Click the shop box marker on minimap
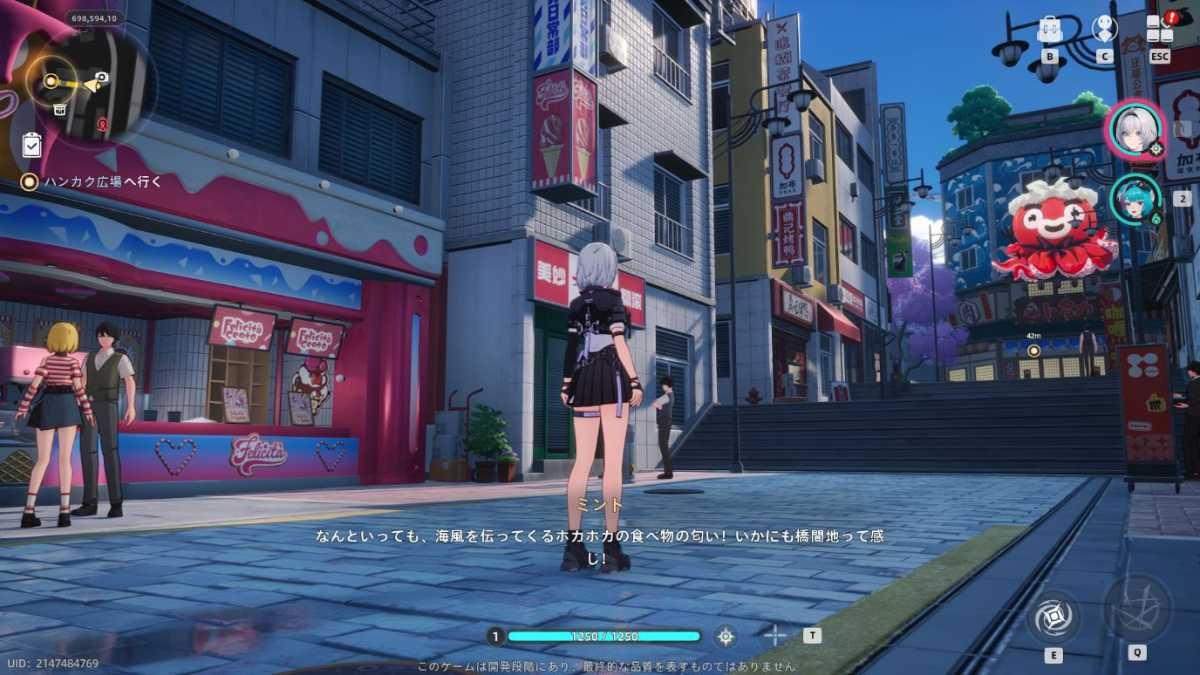Screen dimensions: 1200x675 60,108
